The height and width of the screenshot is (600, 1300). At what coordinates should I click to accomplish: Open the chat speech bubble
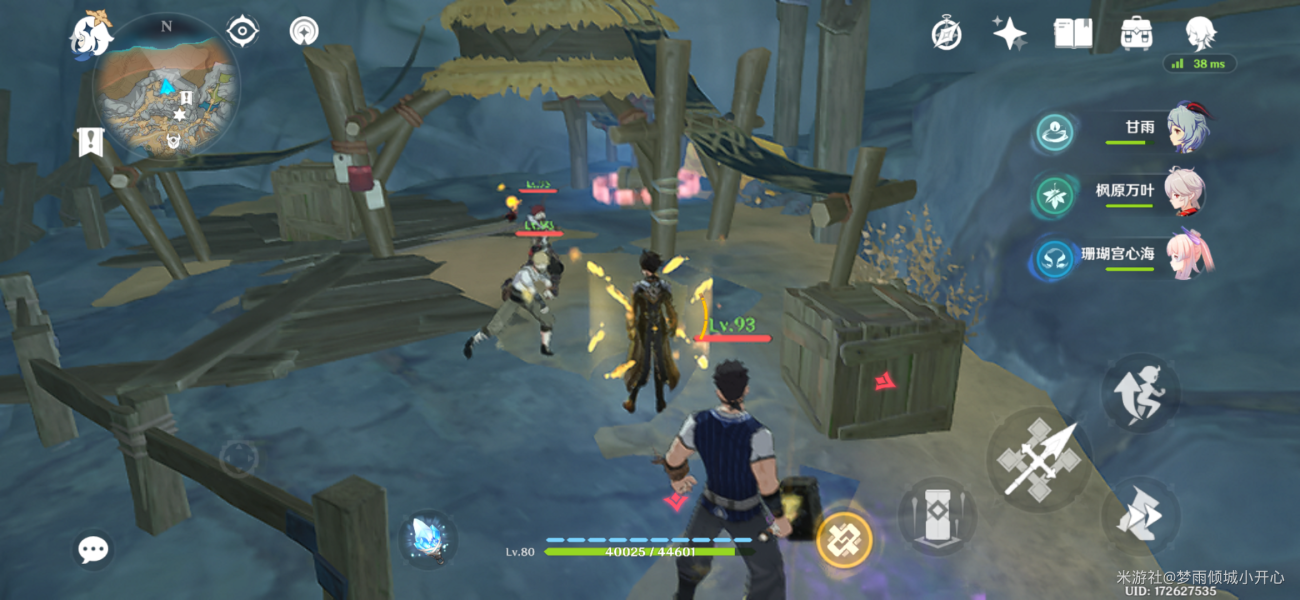(x=94, y=548)
